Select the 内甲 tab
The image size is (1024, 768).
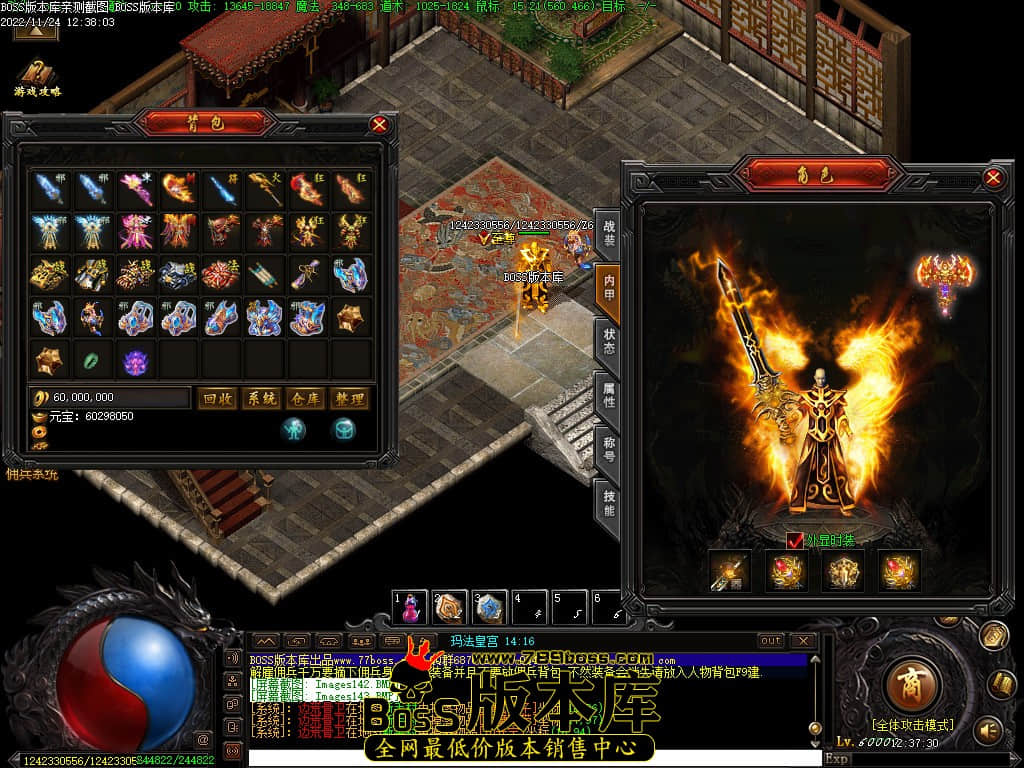pos(608,290)
